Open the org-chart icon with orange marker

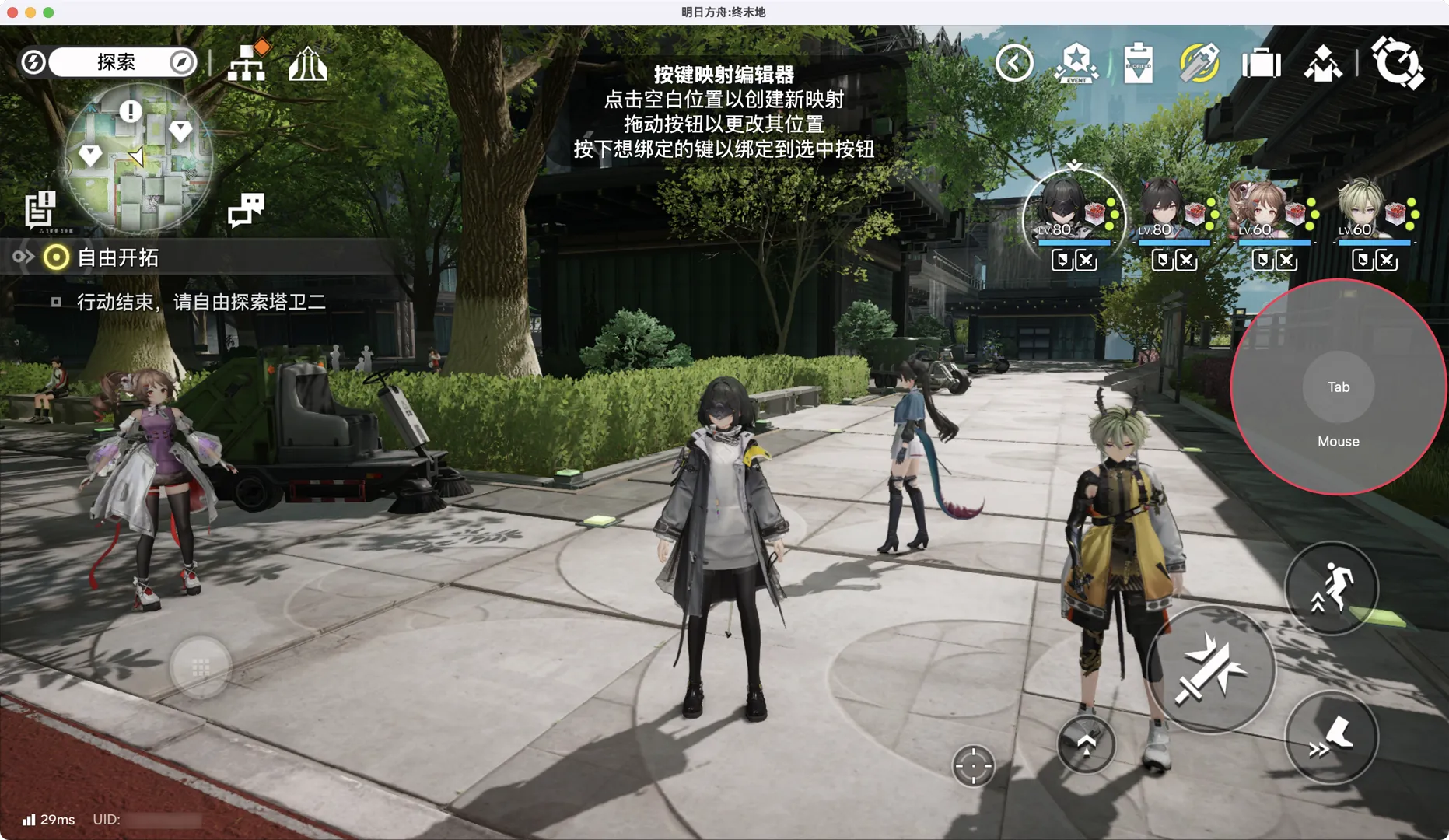click(247, 62)
